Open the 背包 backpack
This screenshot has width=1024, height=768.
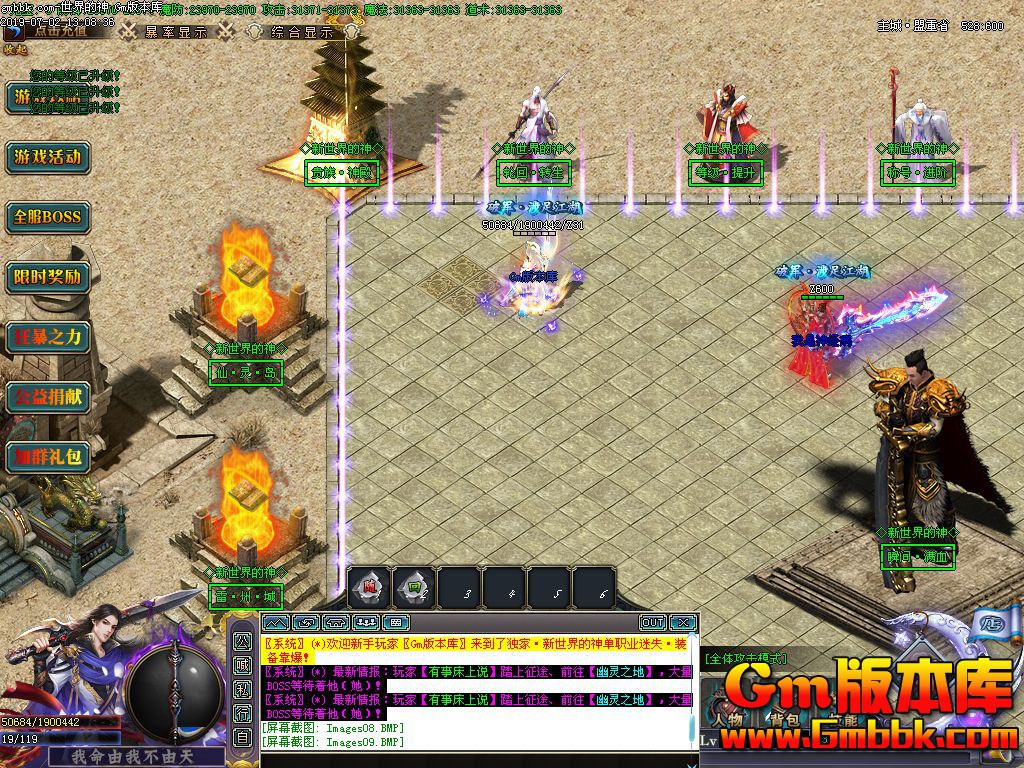click(x=783, y=718)
